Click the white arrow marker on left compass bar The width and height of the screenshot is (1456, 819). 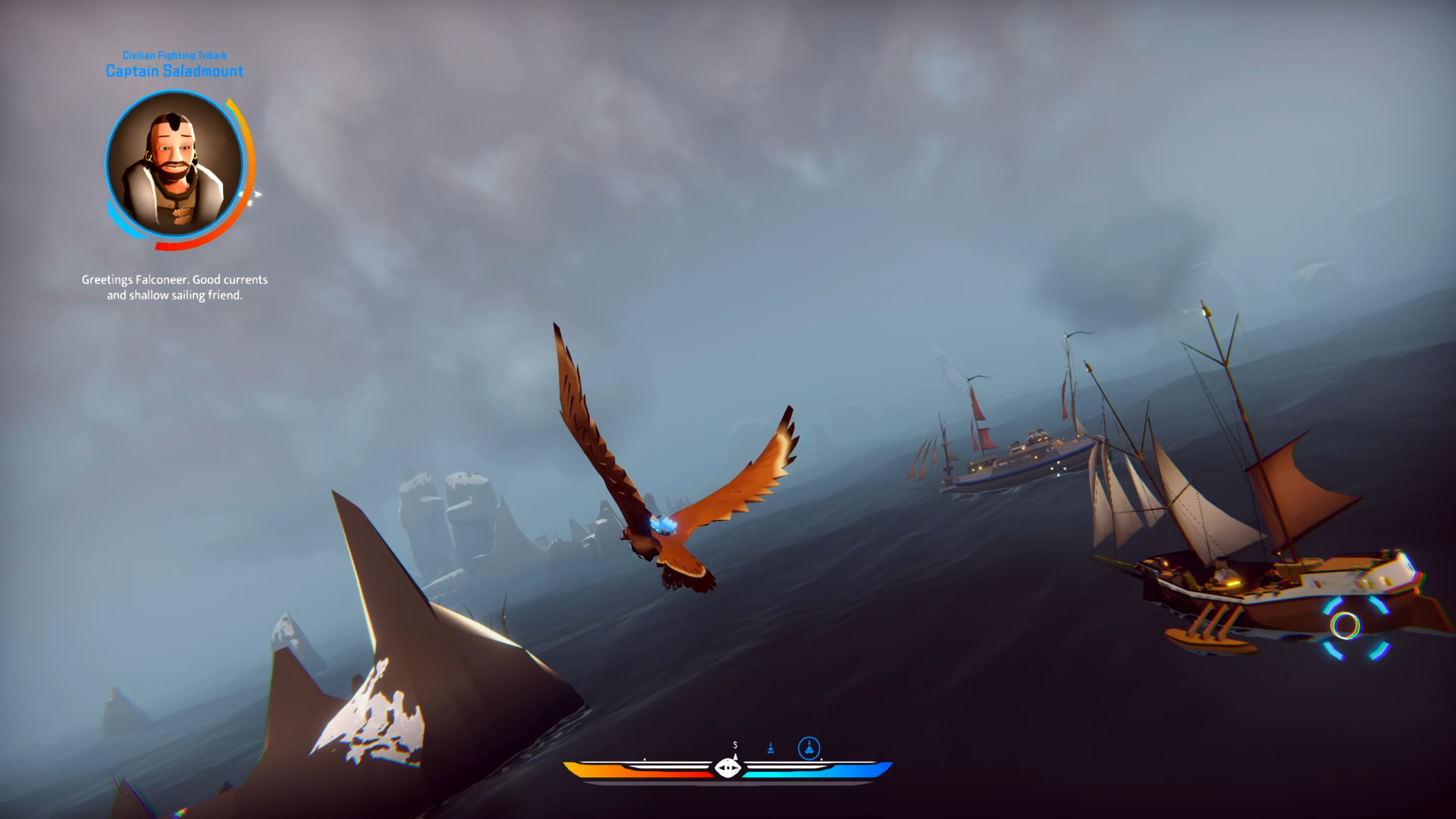click(644, 759)
